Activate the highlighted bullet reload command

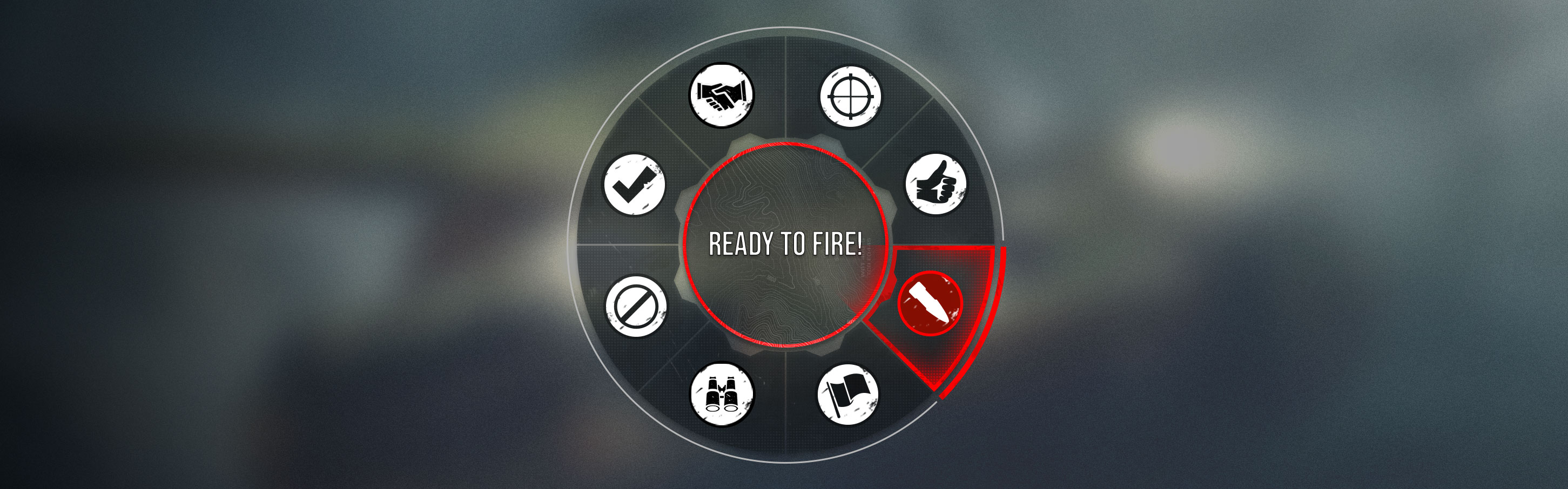pyautogui.click(x=930, y=304)
